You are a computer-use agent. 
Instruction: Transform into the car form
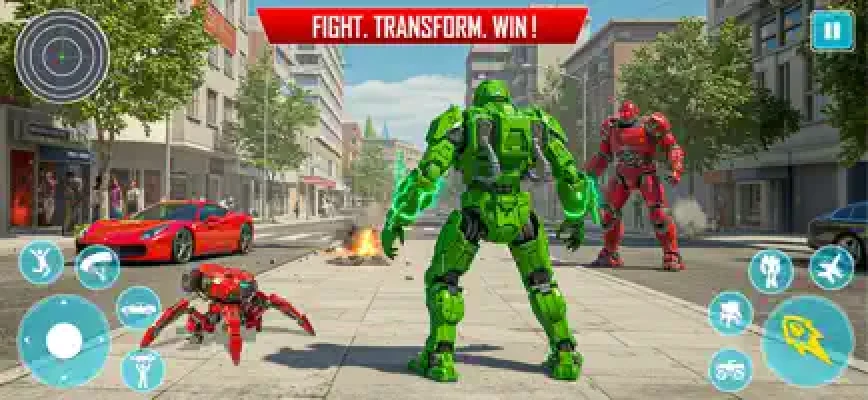coord(138,308)
